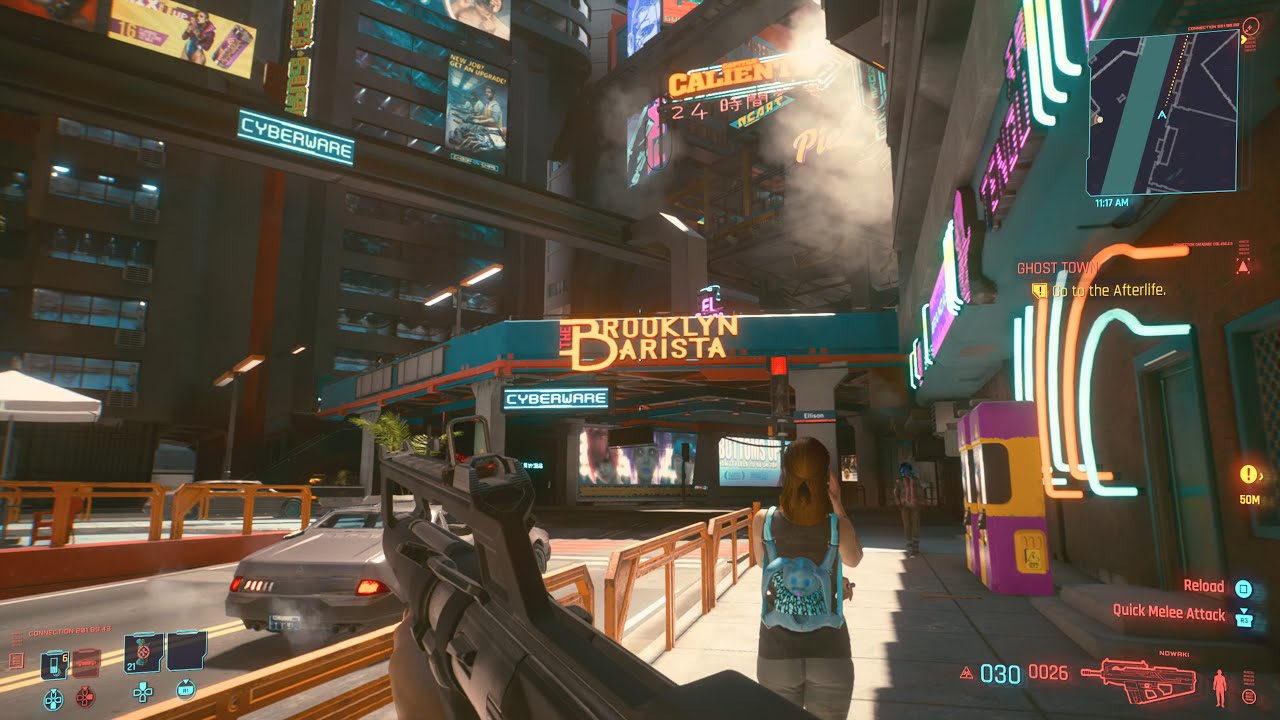Click the D-pad icon under the grenade slot

(143, 693)
